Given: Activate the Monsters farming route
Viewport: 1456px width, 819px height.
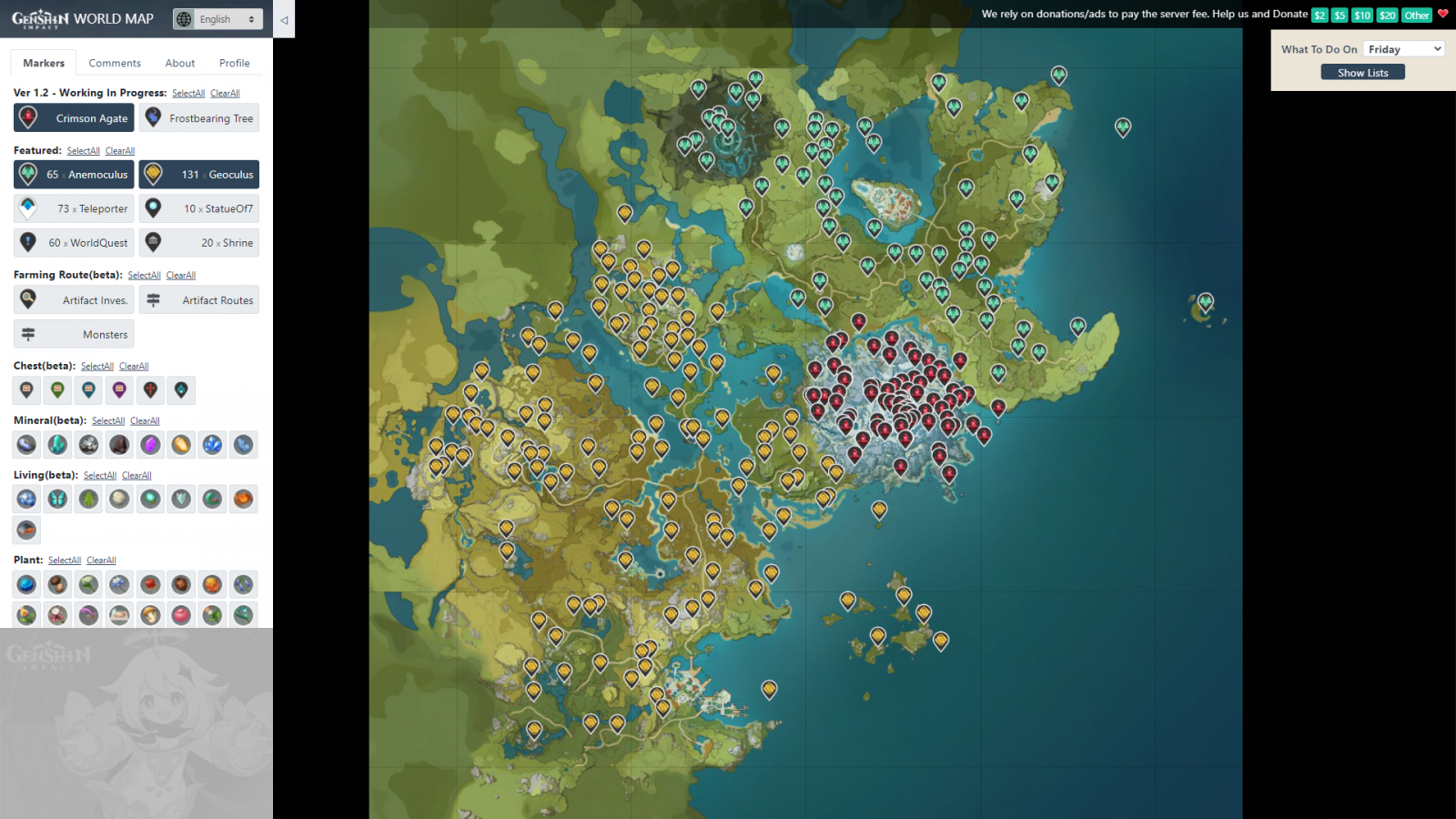Looking at the screenshot, I should [x=74, y=335].
